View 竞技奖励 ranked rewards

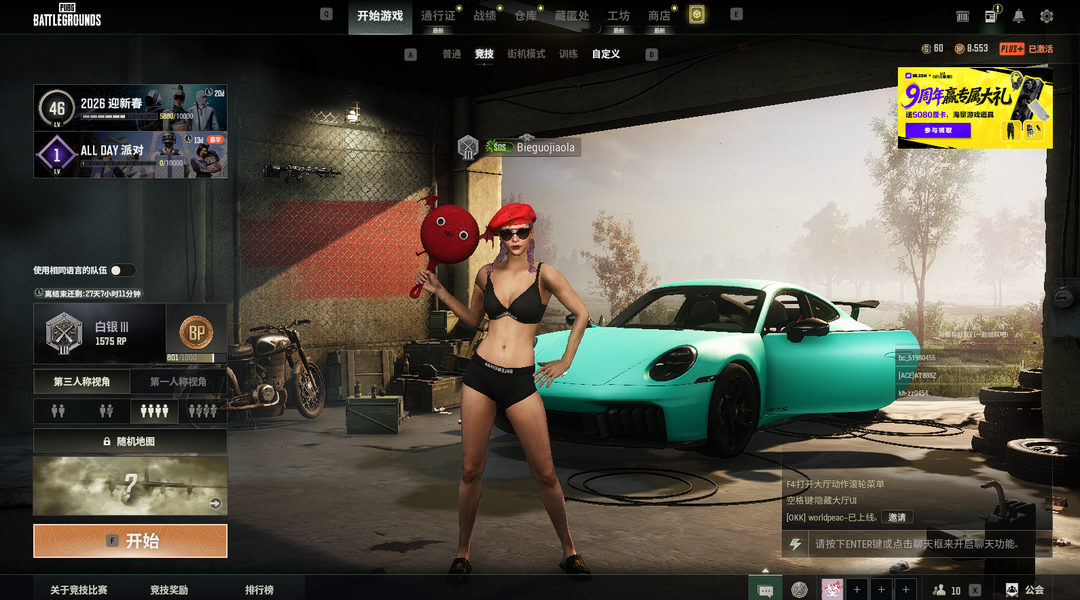pyautogui.click(x=169, y=590)
